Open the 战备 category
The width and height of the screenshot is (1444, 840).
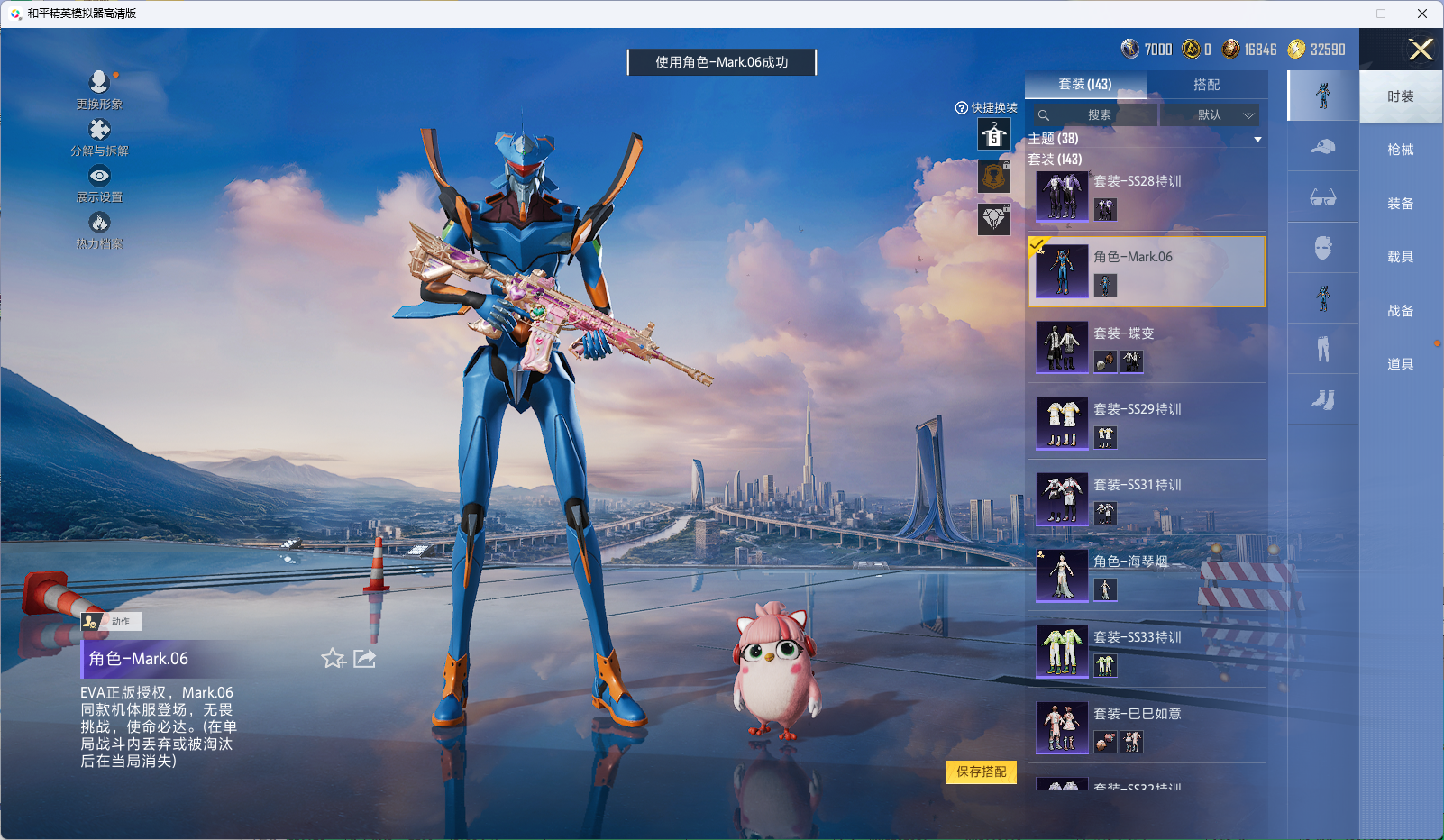tap(1400, 311)
